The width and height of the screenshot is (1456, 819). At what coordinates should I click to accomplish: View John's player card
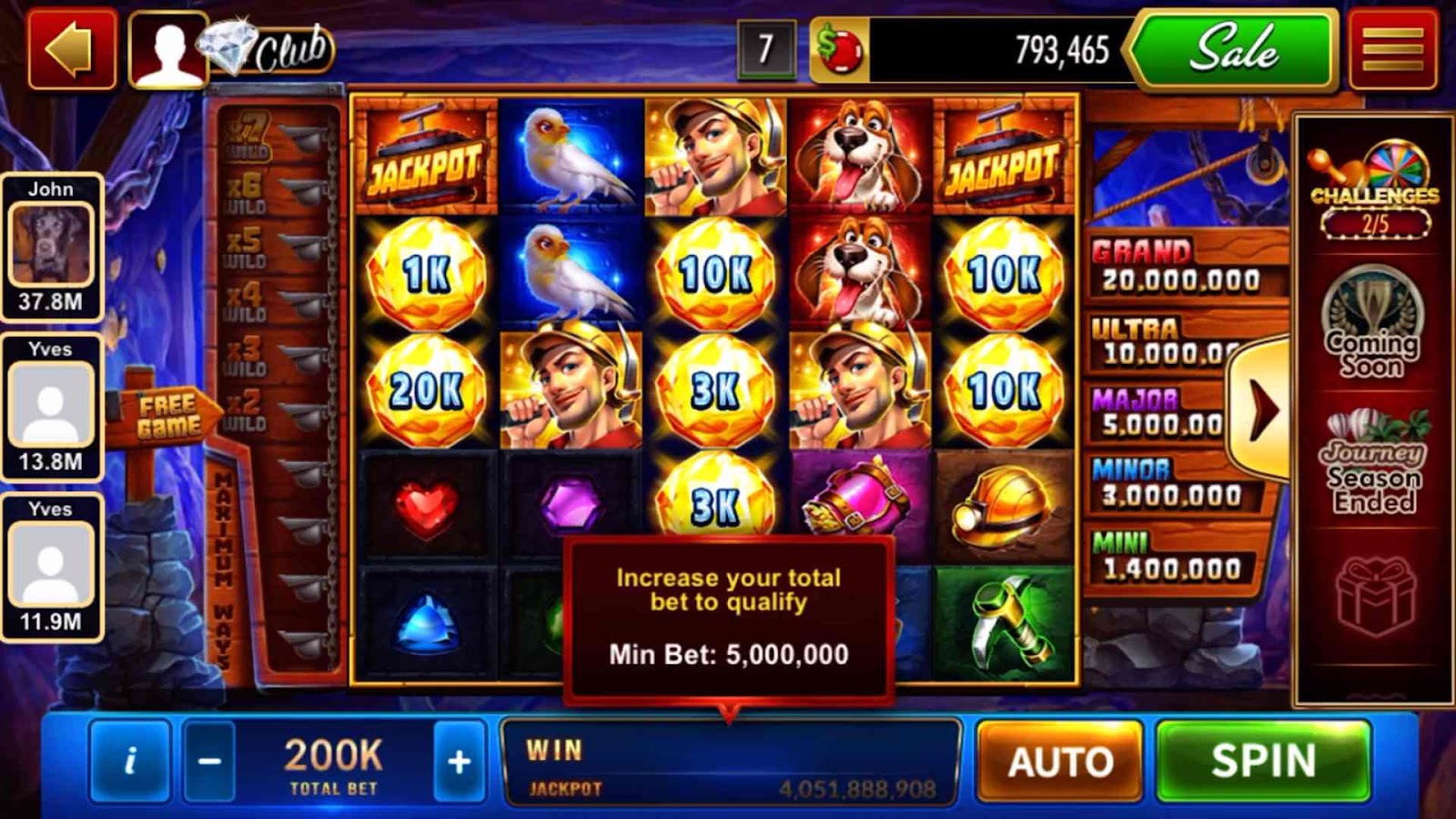pyautogui.click(x=51, y=246)
